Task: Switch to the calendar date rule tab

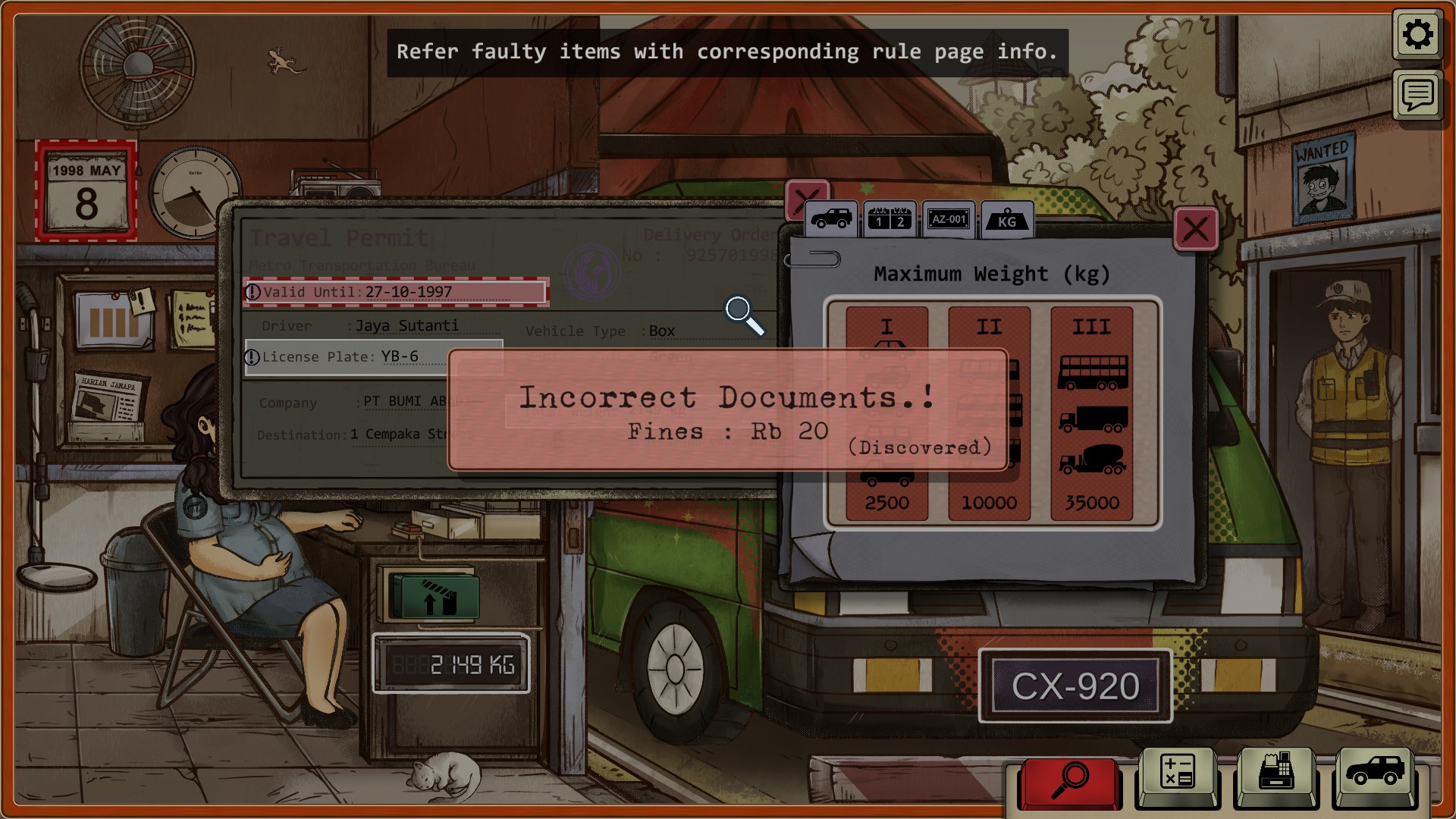Action: coord(890,220)
